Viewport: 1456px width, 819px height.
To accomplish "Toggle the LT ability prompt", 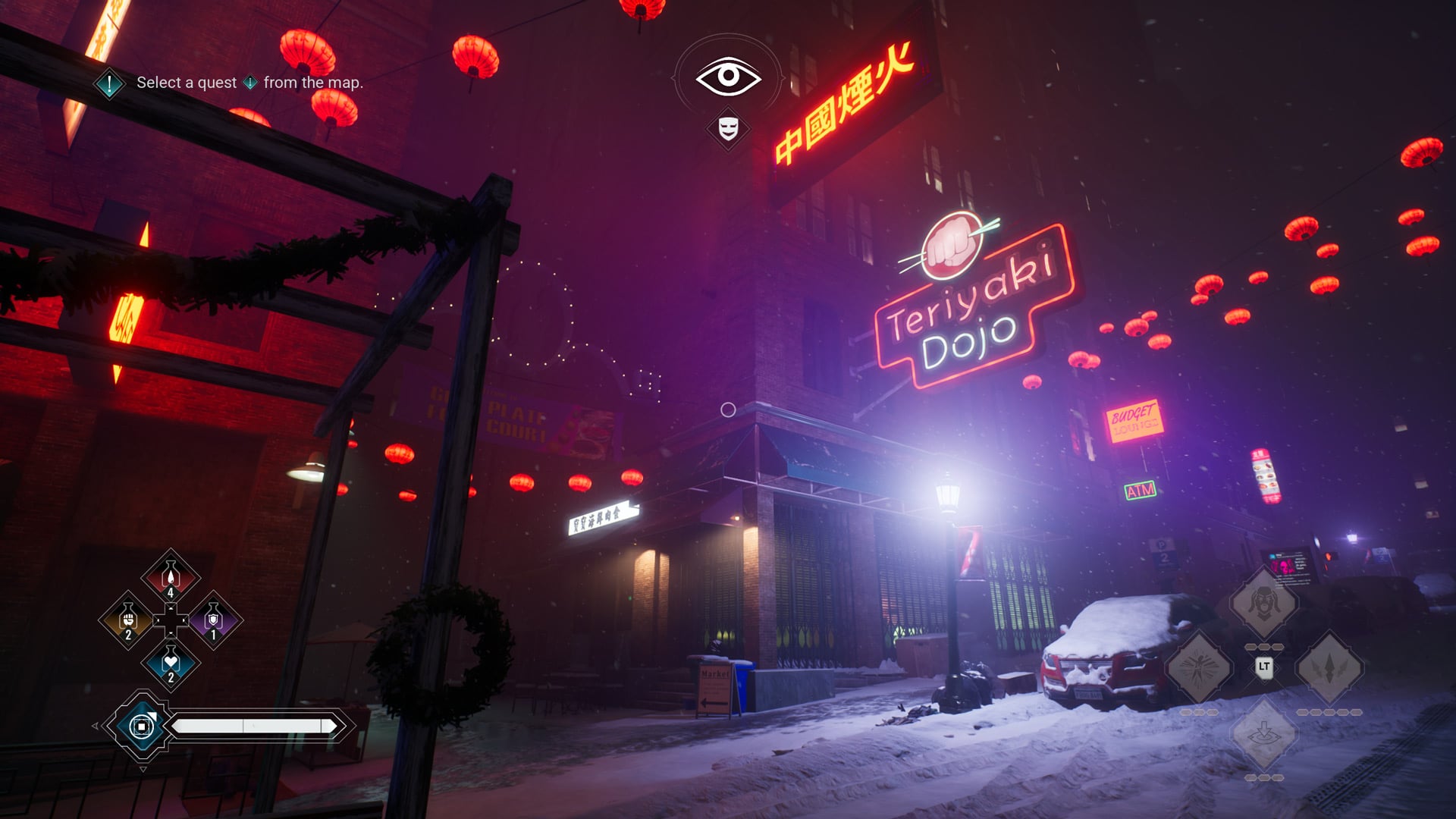I will (1265, 667).
